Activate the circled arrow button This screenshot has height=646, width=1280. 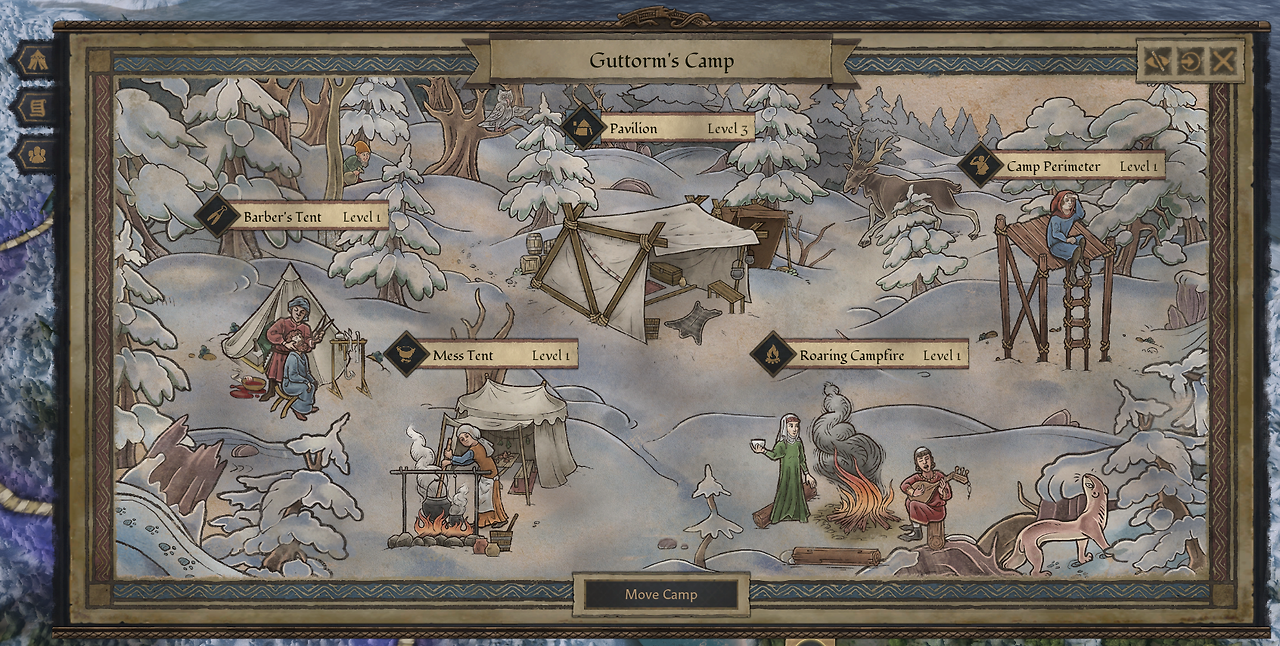(x=1189, y=61)
